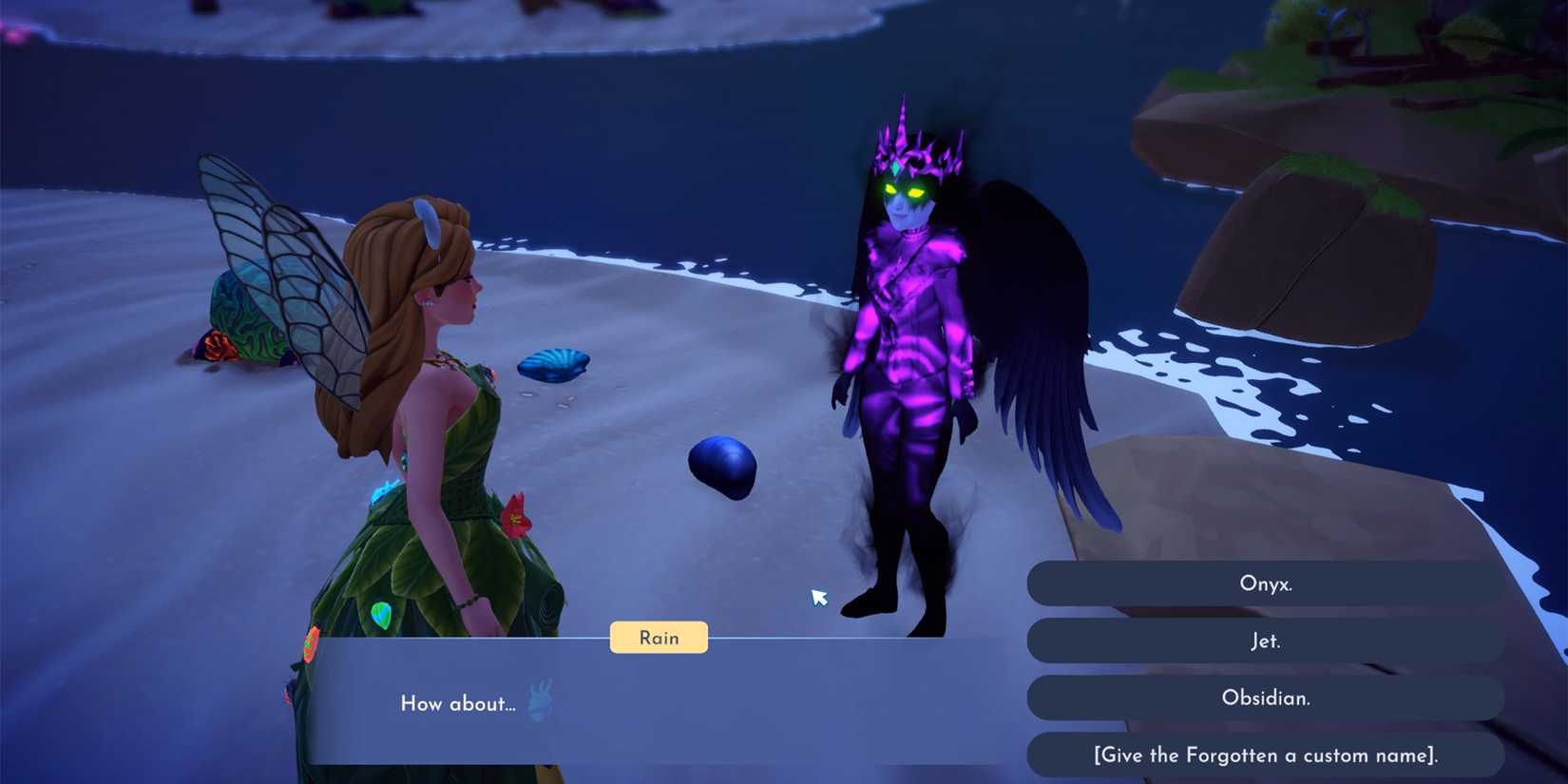
Task: Select the "Onyx." dialogue option
Action: pyautogui.click(x=1266, y=583)
